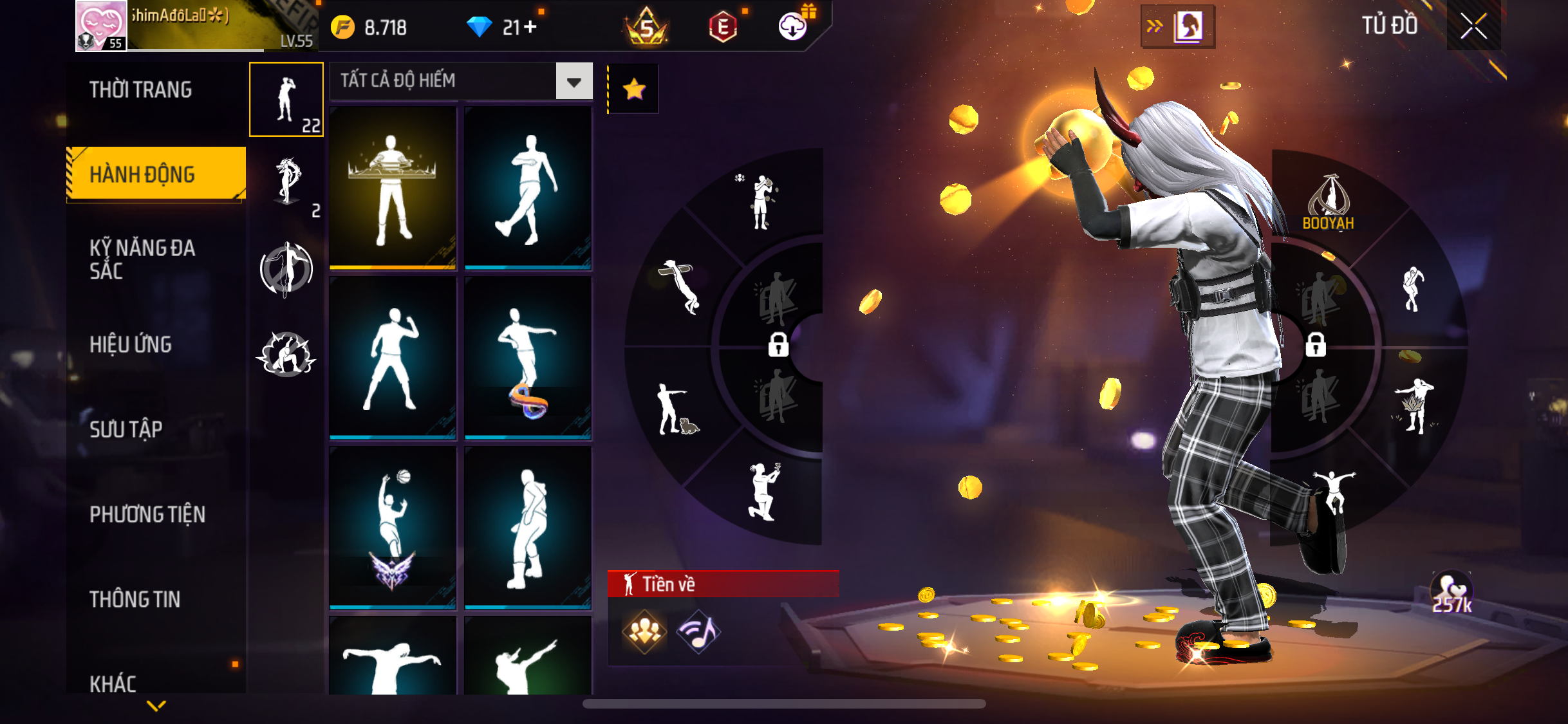Select the emote subcategory showing 22

tap(286, 100)
